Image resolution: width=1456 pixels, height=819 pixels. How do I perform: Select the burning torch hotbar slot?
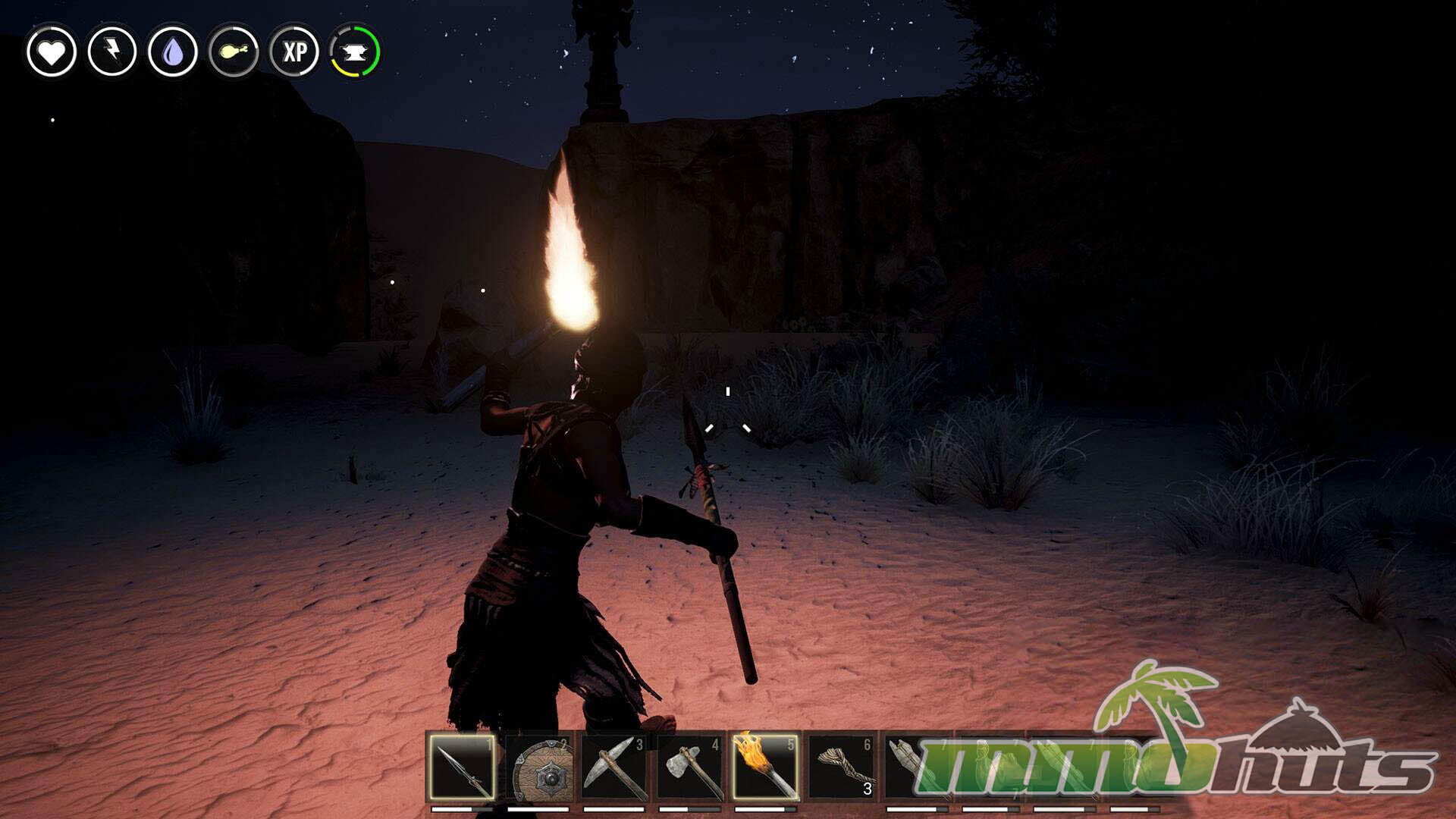pyautogui.click(x=765, y=766)
